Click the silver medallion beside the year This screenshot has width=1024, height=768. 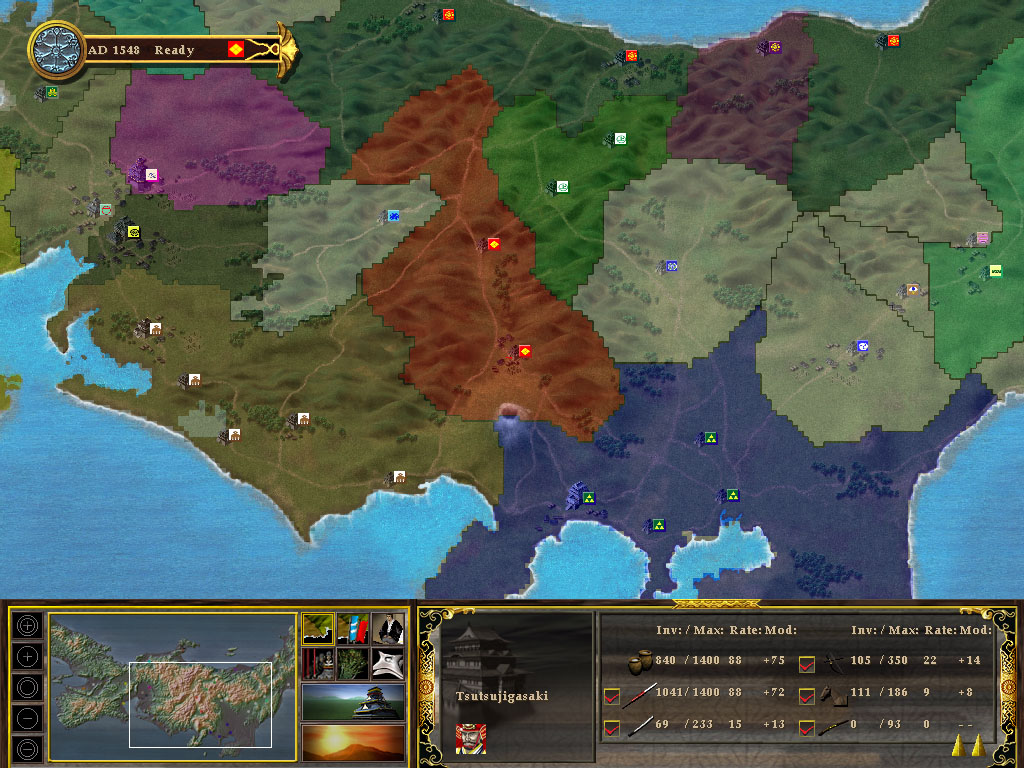tap(56, 49)
